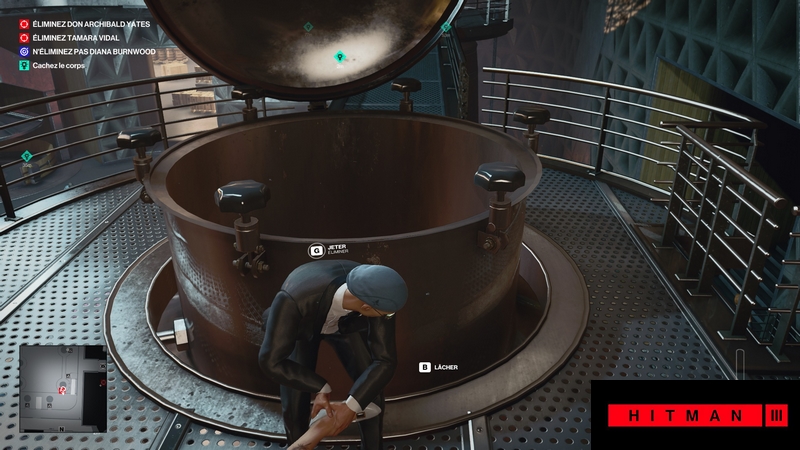The image size is (800, 450).
Task: Choose the Lâcher action prompt
Action: click(438, 367)
